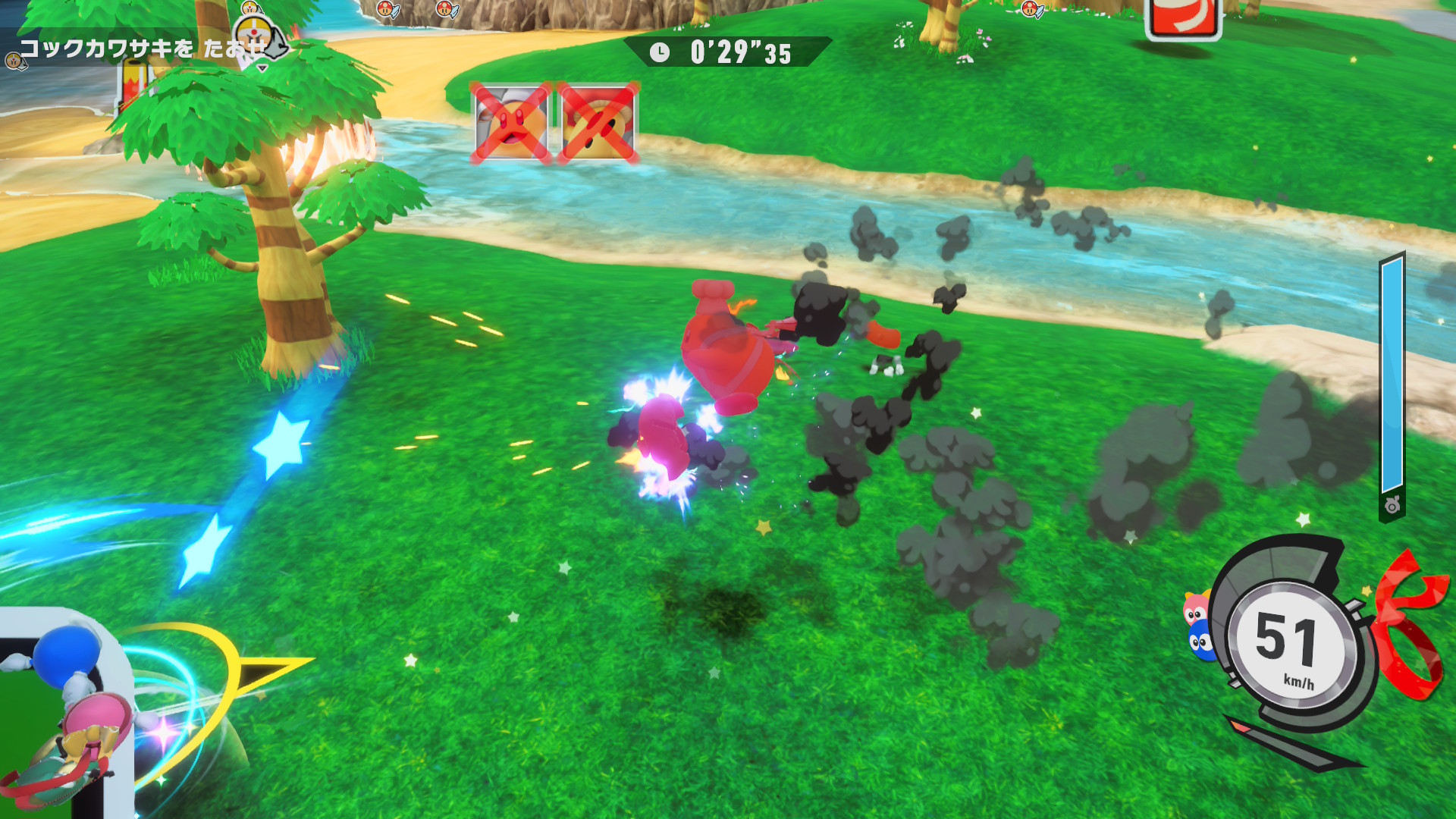Select the crossed-out Chef Kawasaki target portrait
The height and width of the screenshot is (819, 1456).
[512, 122]
